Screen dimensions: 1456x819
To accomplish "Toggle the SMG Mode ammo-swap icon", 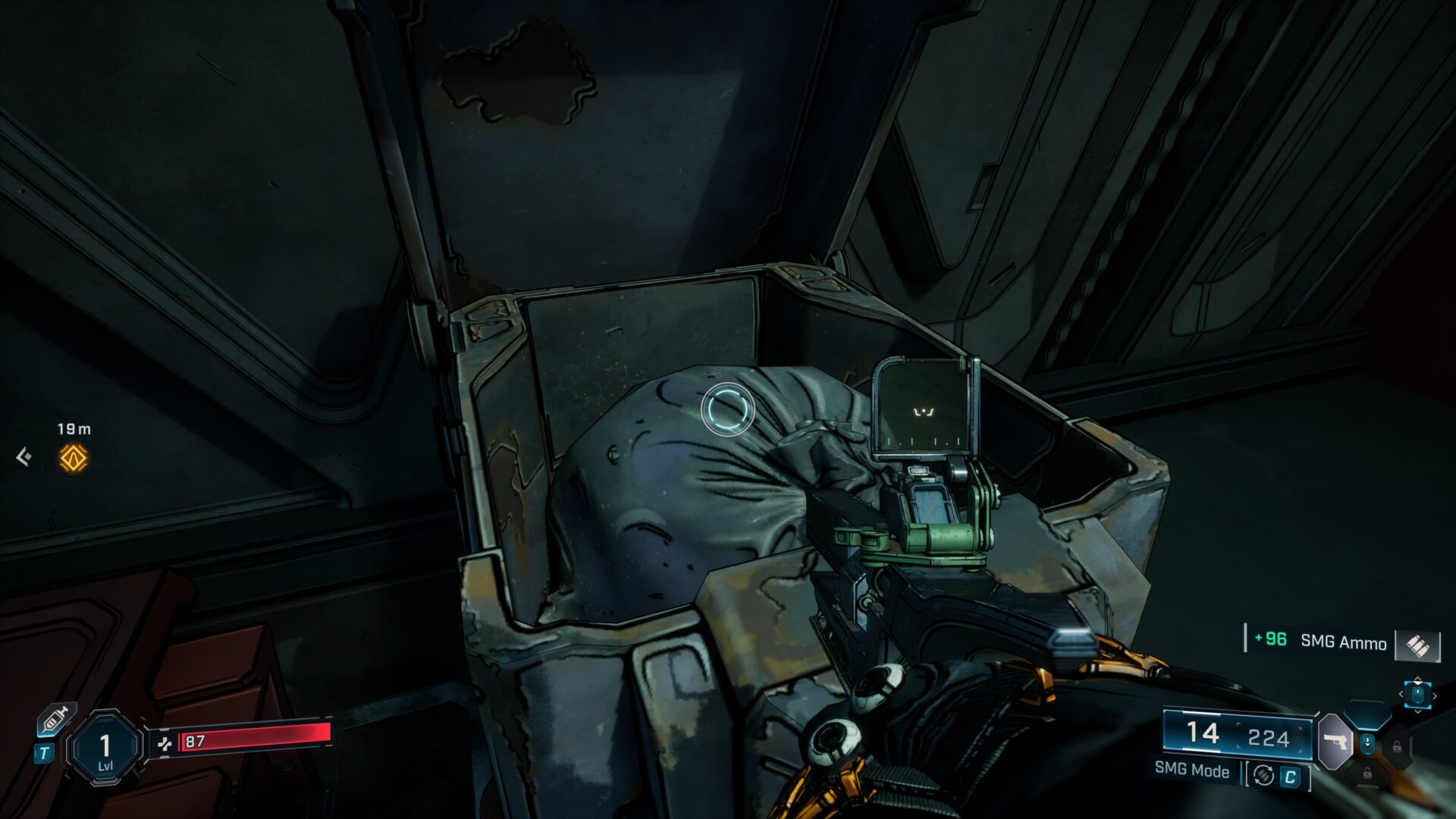I will coord(1263,775).
